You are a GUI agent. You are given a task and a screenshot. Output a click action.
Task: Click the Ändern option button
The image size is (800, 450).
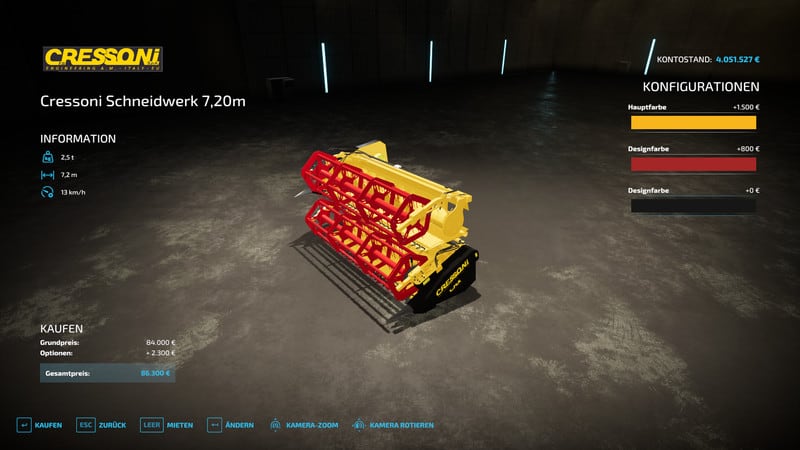pyautogui.click(x=230, y=425)
